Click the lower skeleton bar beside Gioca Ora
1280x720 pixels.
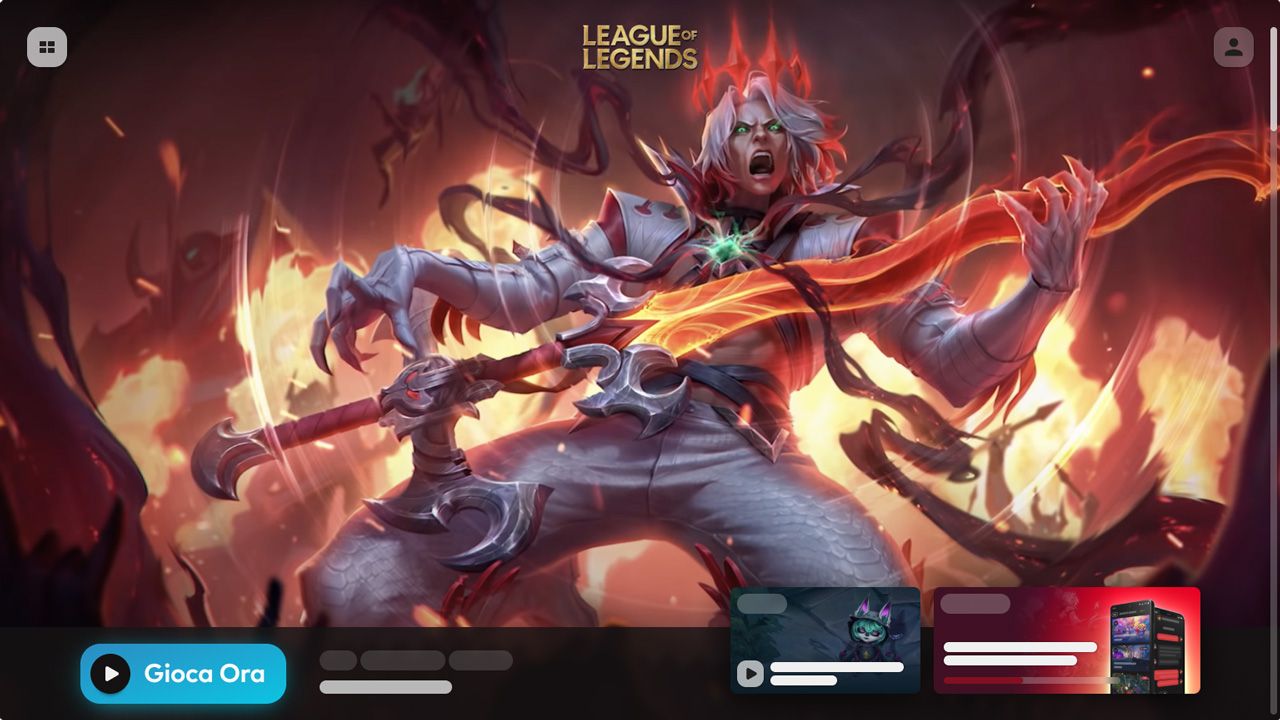[385, 687]
